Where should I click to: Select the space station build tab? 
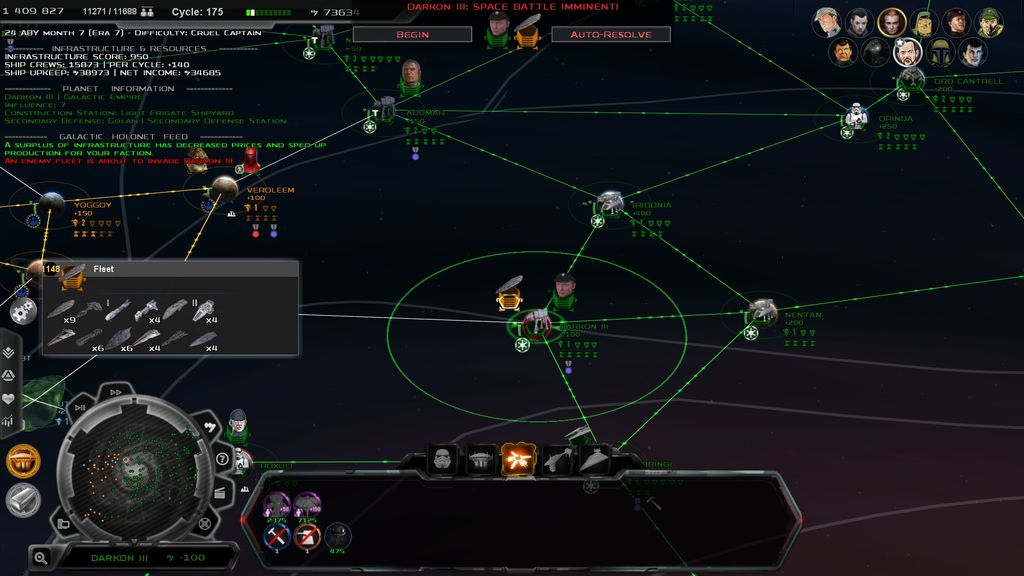pos(480,460)
